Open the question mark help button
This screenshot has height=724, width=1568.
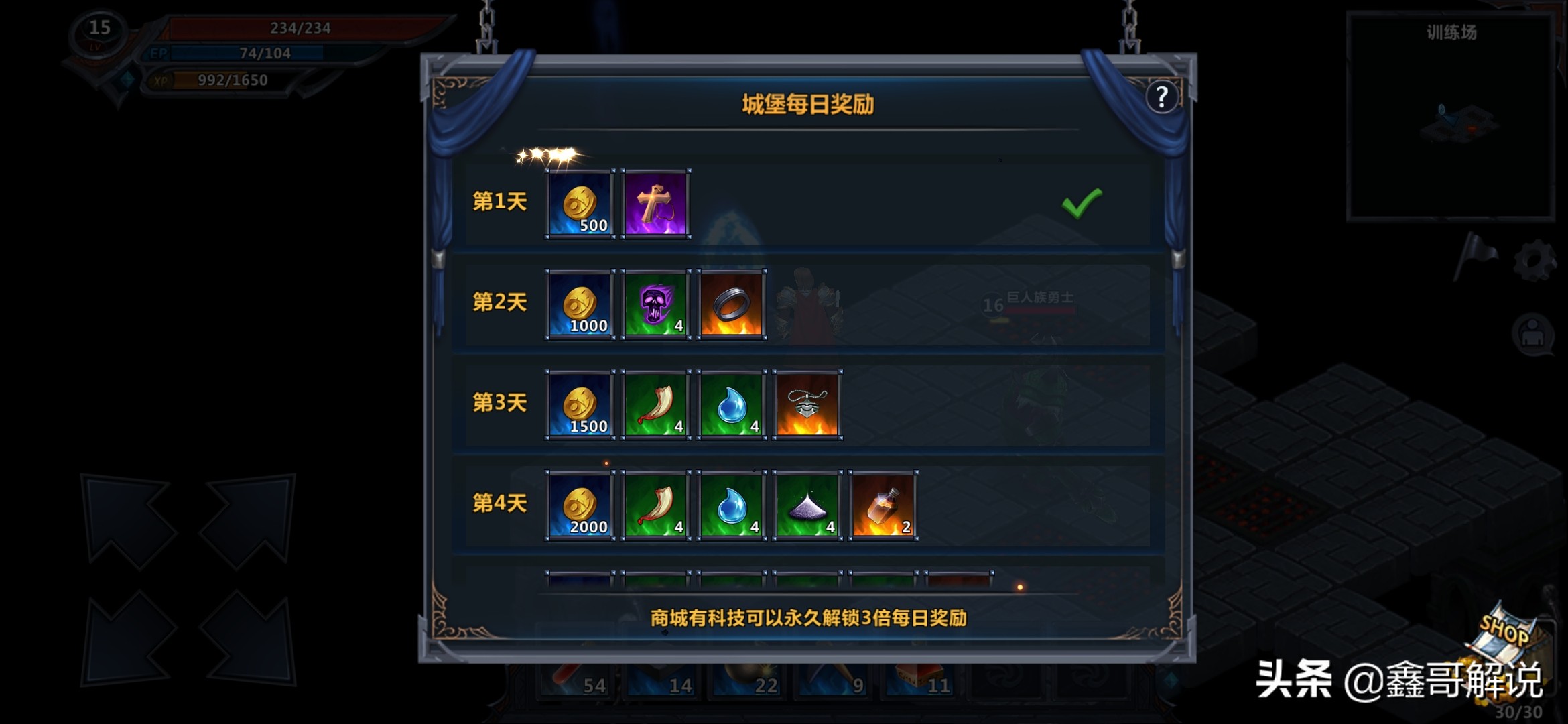1161,98
